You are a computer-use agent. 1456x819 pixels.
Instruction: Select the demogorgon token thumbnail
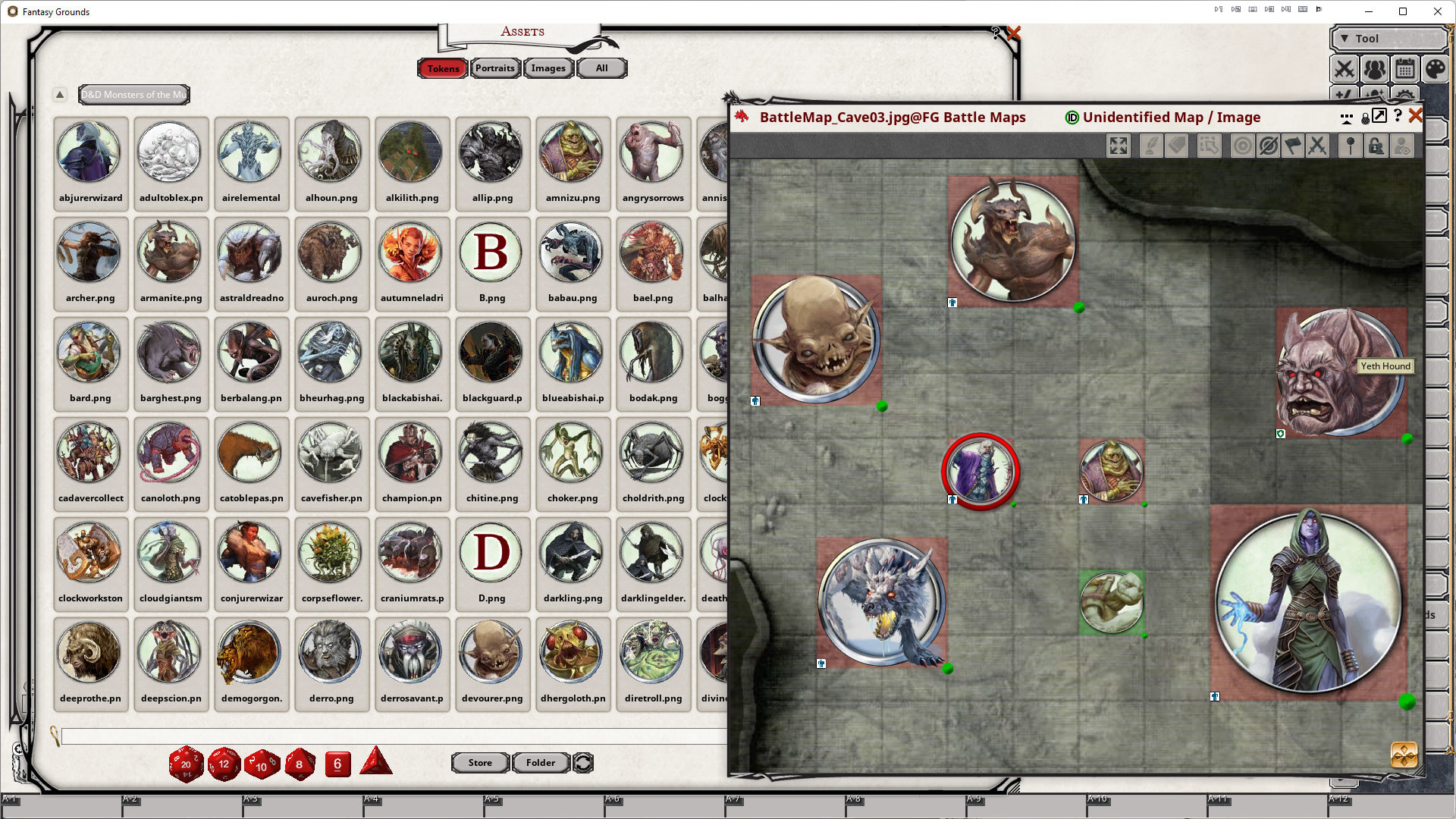click(251, 652)
